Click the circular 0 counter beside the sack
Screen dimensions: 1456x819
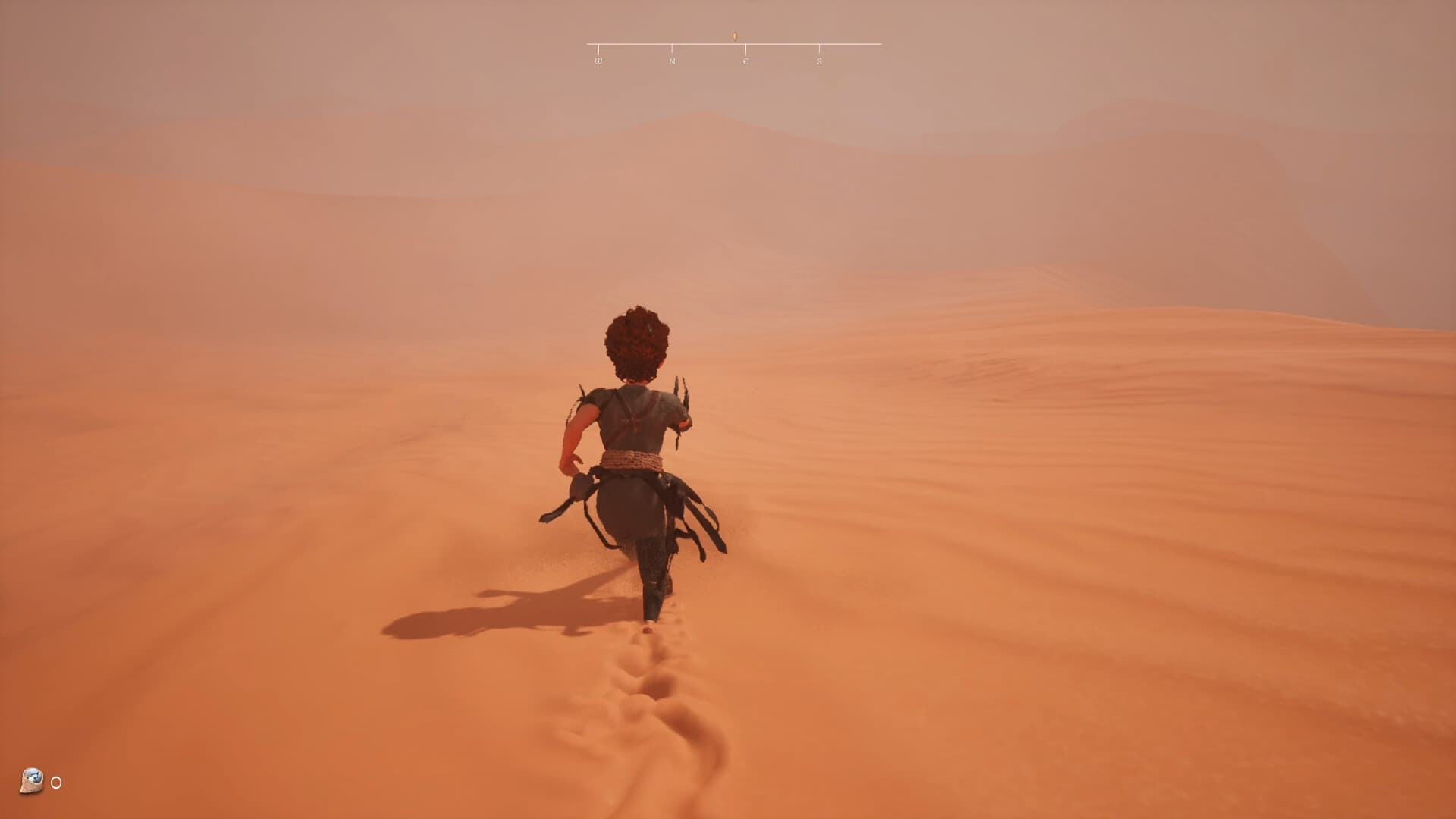click(x=55, y=783)
